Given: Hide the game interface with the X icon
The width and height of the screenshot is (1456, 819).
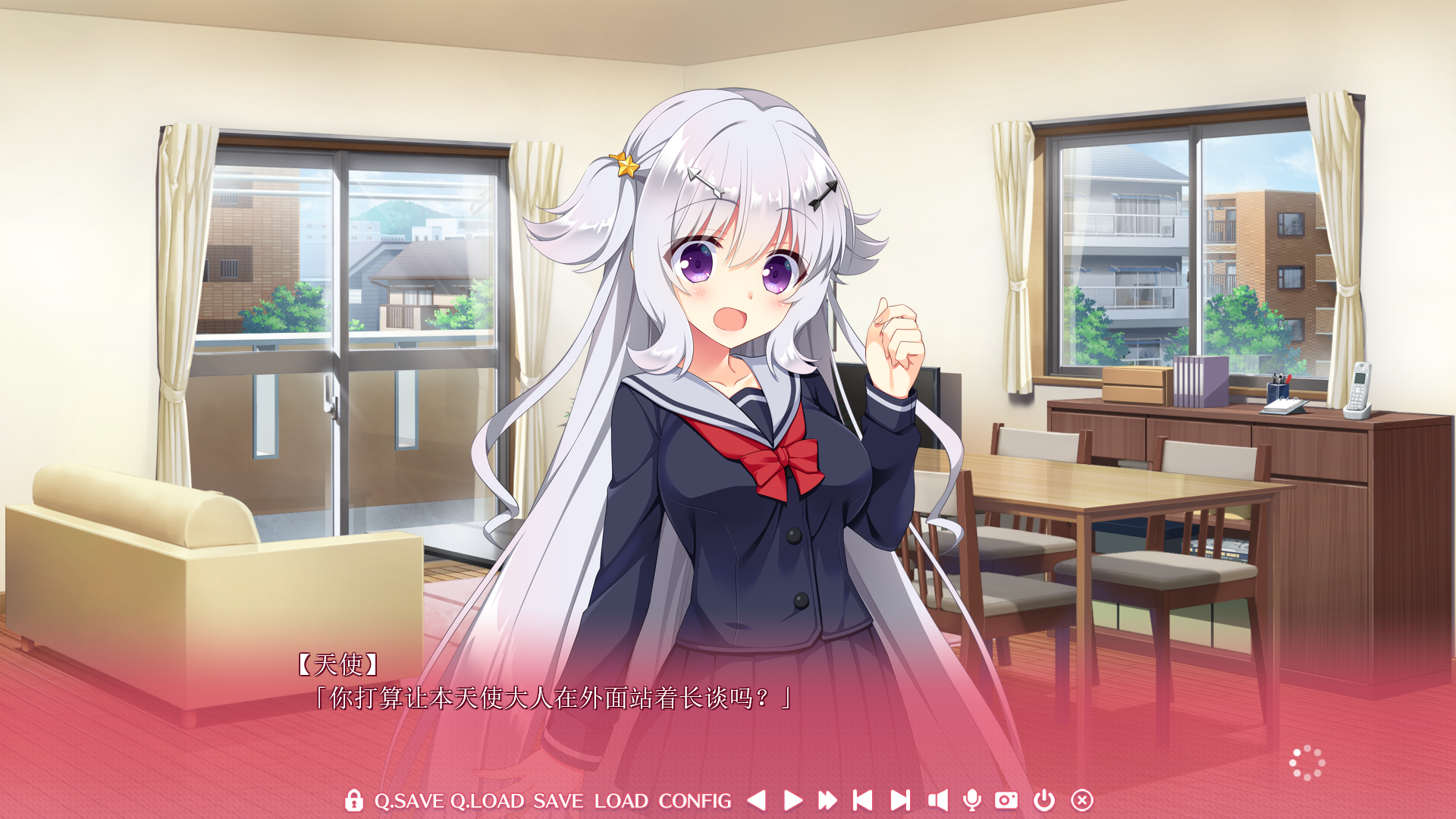Looking at the screenshot, I should (x=1081, y=800).
